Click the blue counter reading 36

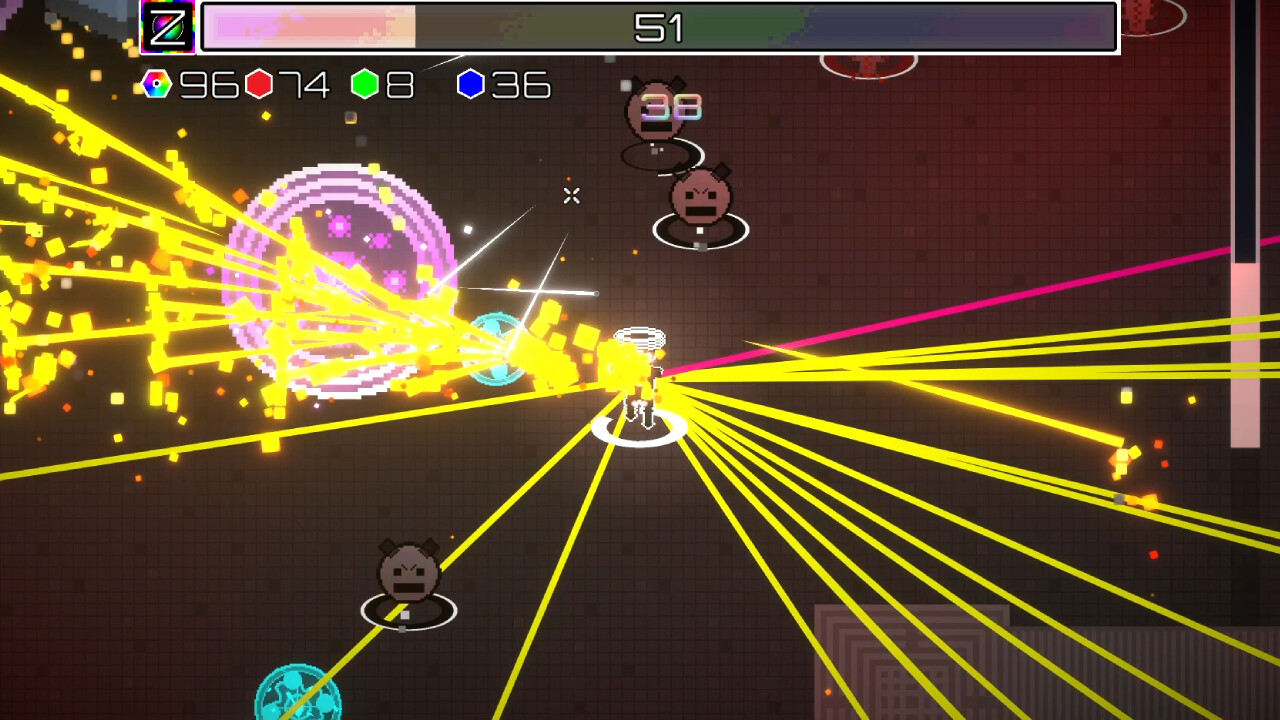coord(520,86)
